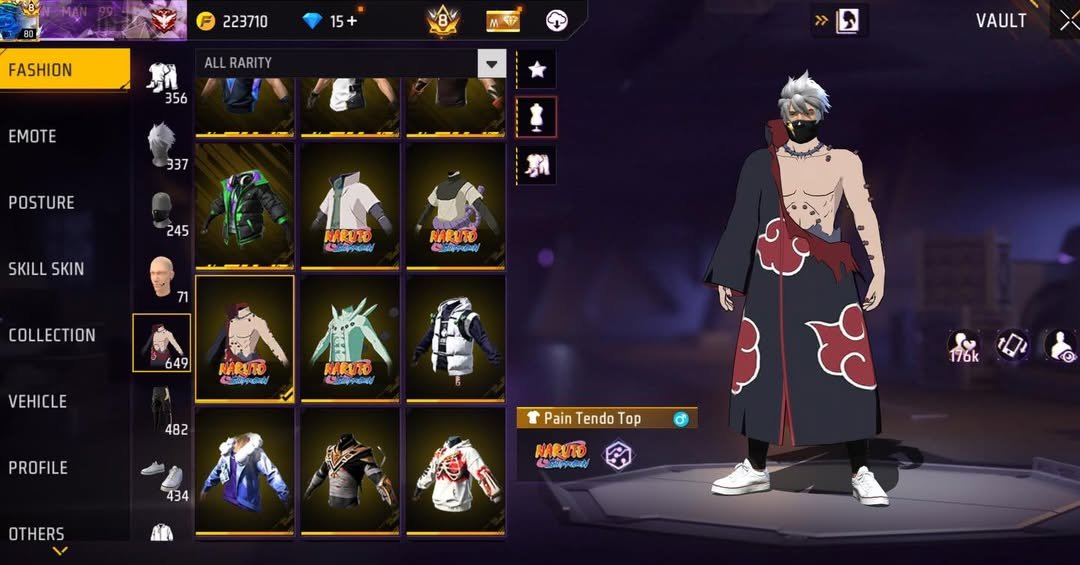Select the green and black jacket
Viewport: 1080px width, 565px height.
(244, 205)
